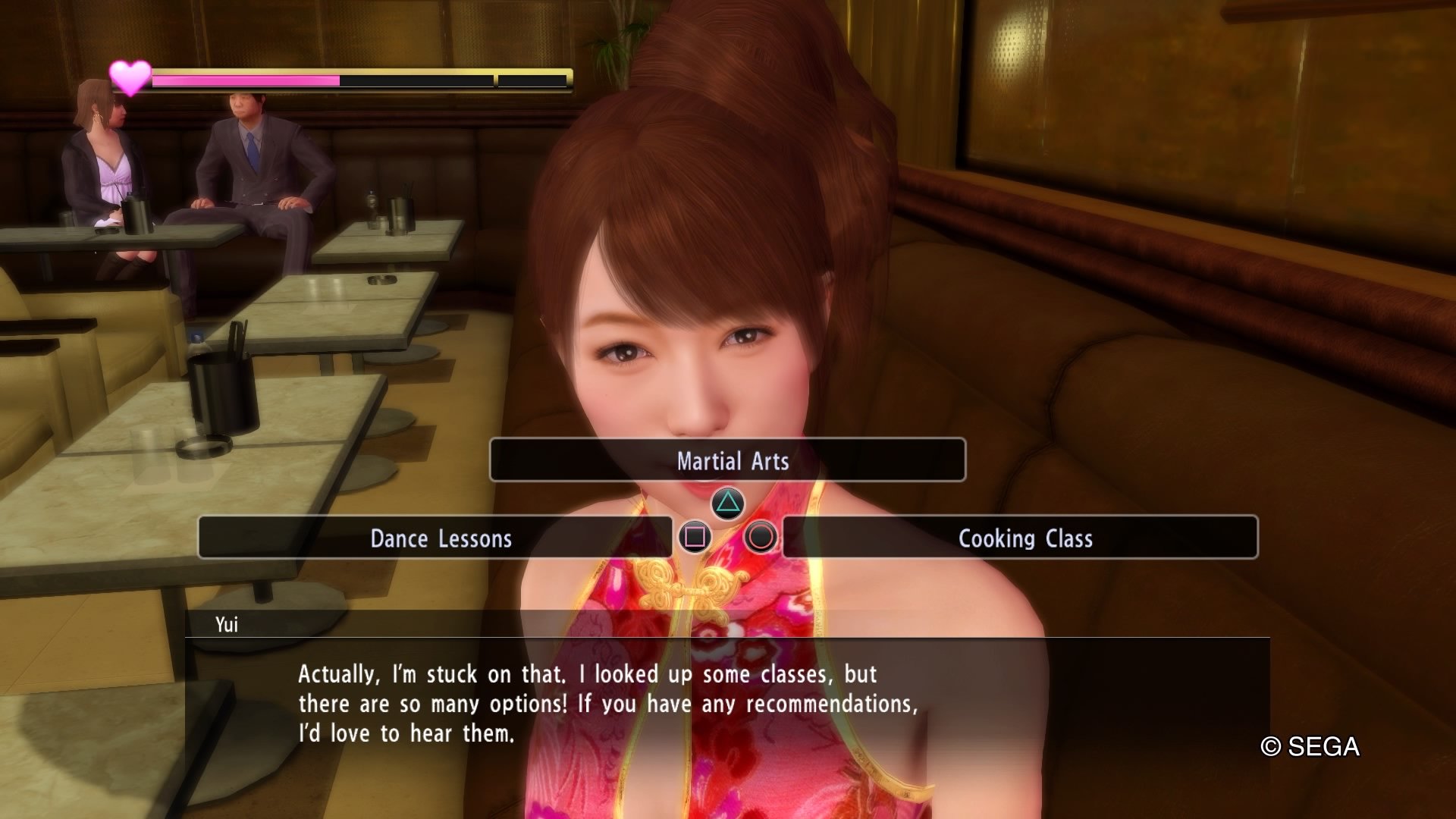
Task: Select the Dance Lessons option
Action: tap(435, 538)
